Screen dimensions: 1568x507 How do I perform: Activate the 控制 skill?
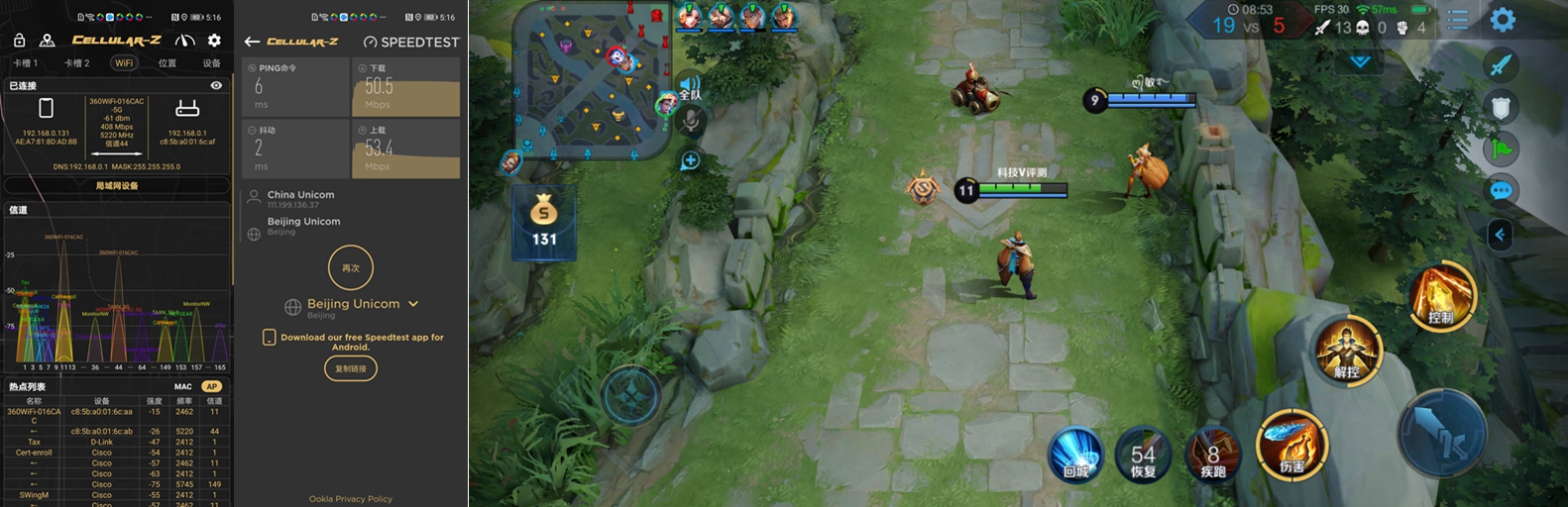click(x=1442, y=296)
